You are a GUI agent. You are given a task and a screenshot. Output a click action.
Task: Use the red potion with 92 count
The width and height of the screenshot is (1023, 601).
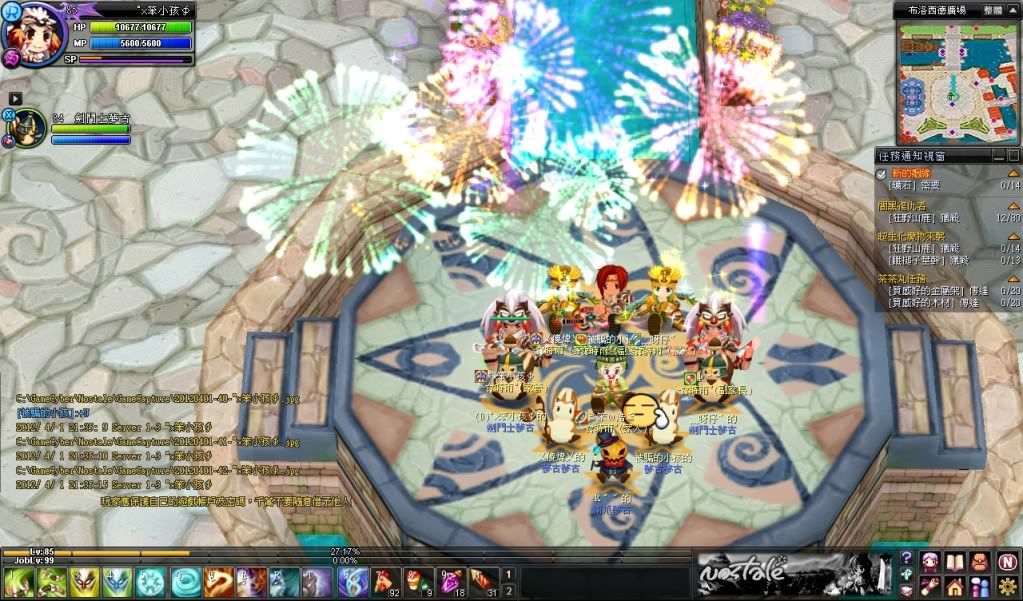385,582
